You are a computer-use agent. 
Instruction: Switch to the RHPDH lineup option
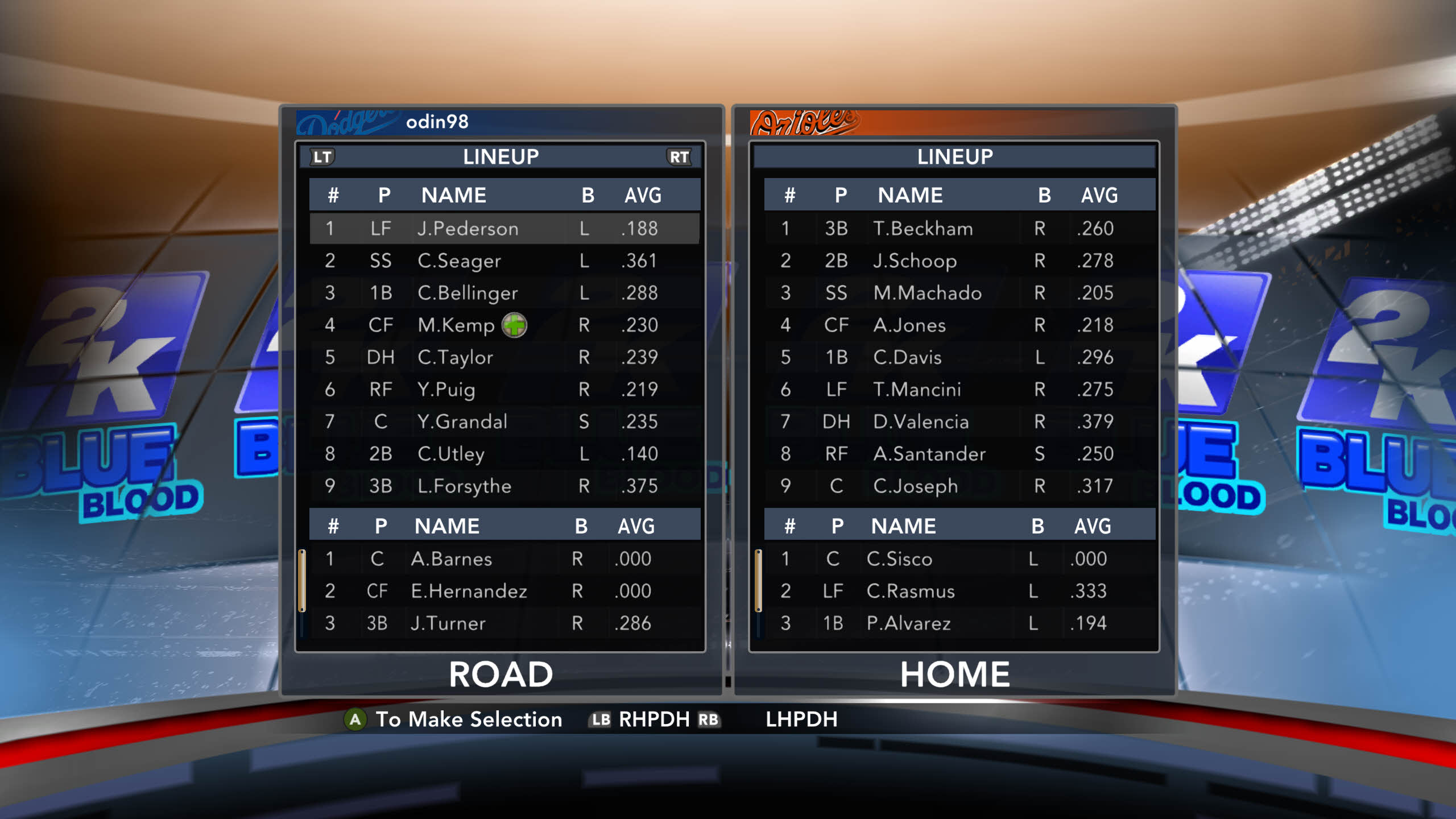pos(654,719)
